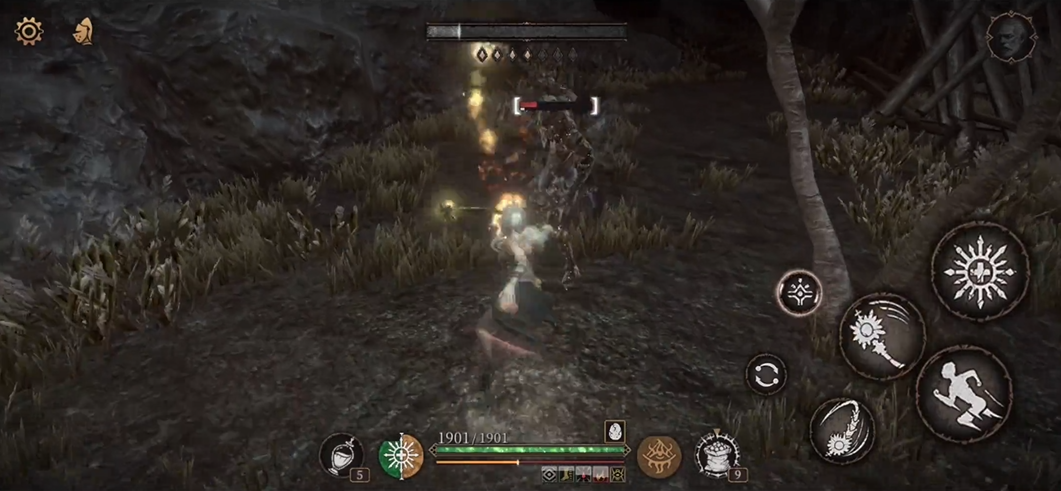Use the healing flask with 5 charges

point(341,455)
